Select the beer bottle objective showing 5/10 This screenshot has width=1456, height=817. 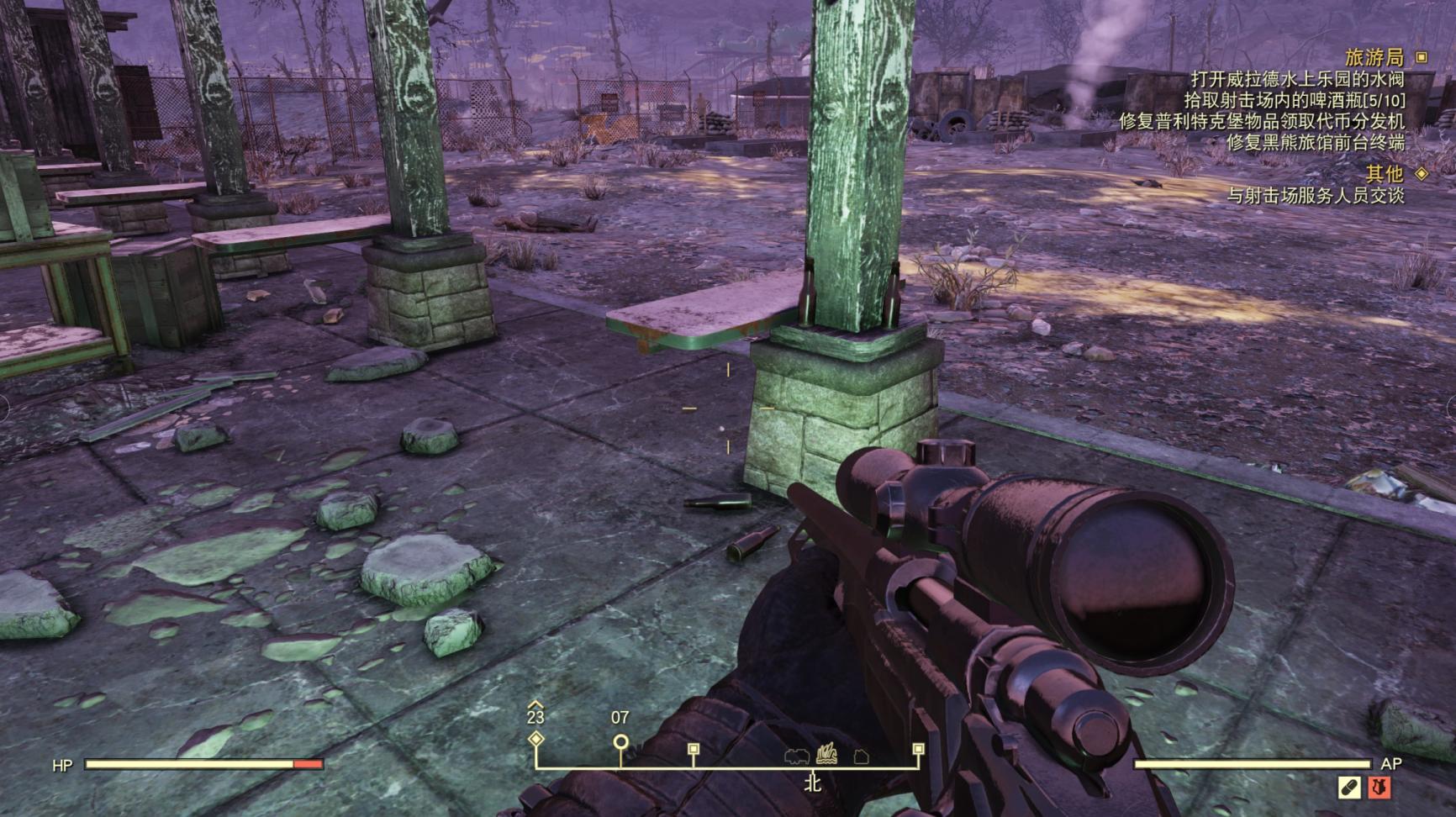tap(1295, 100)
